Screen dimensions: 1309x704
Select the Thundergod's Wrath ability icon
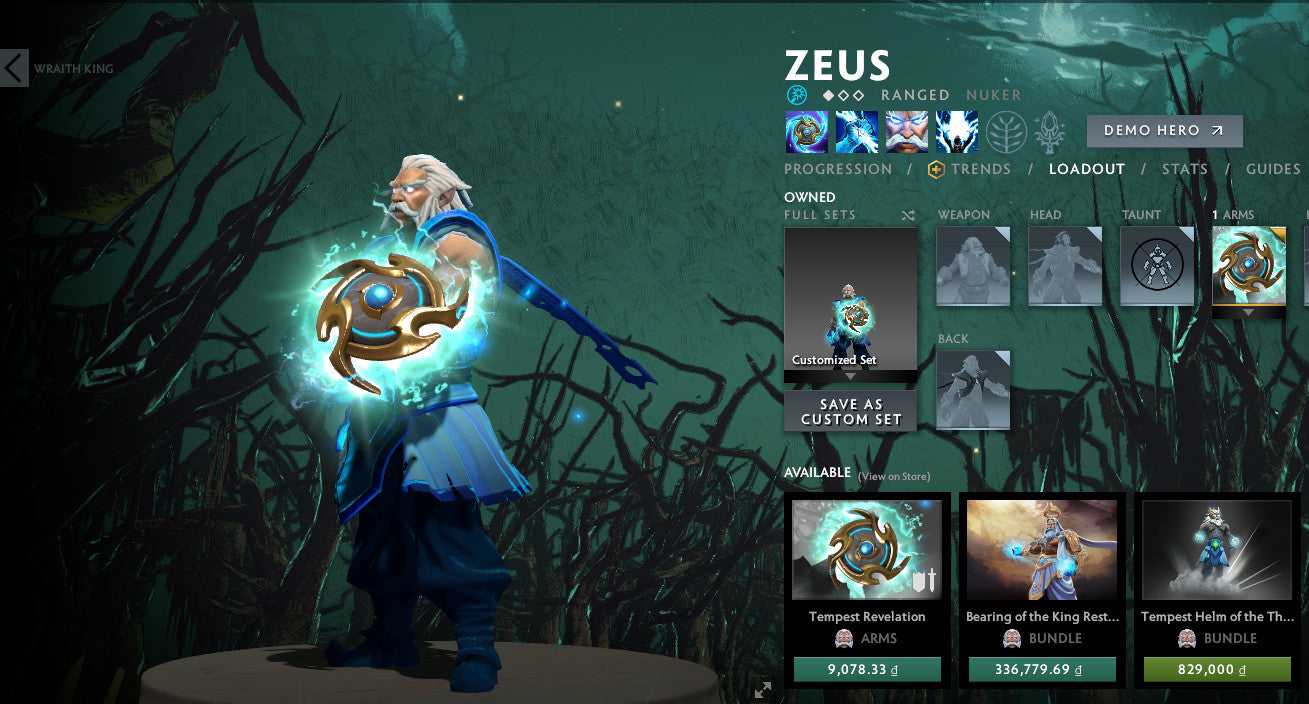(956, 132)
